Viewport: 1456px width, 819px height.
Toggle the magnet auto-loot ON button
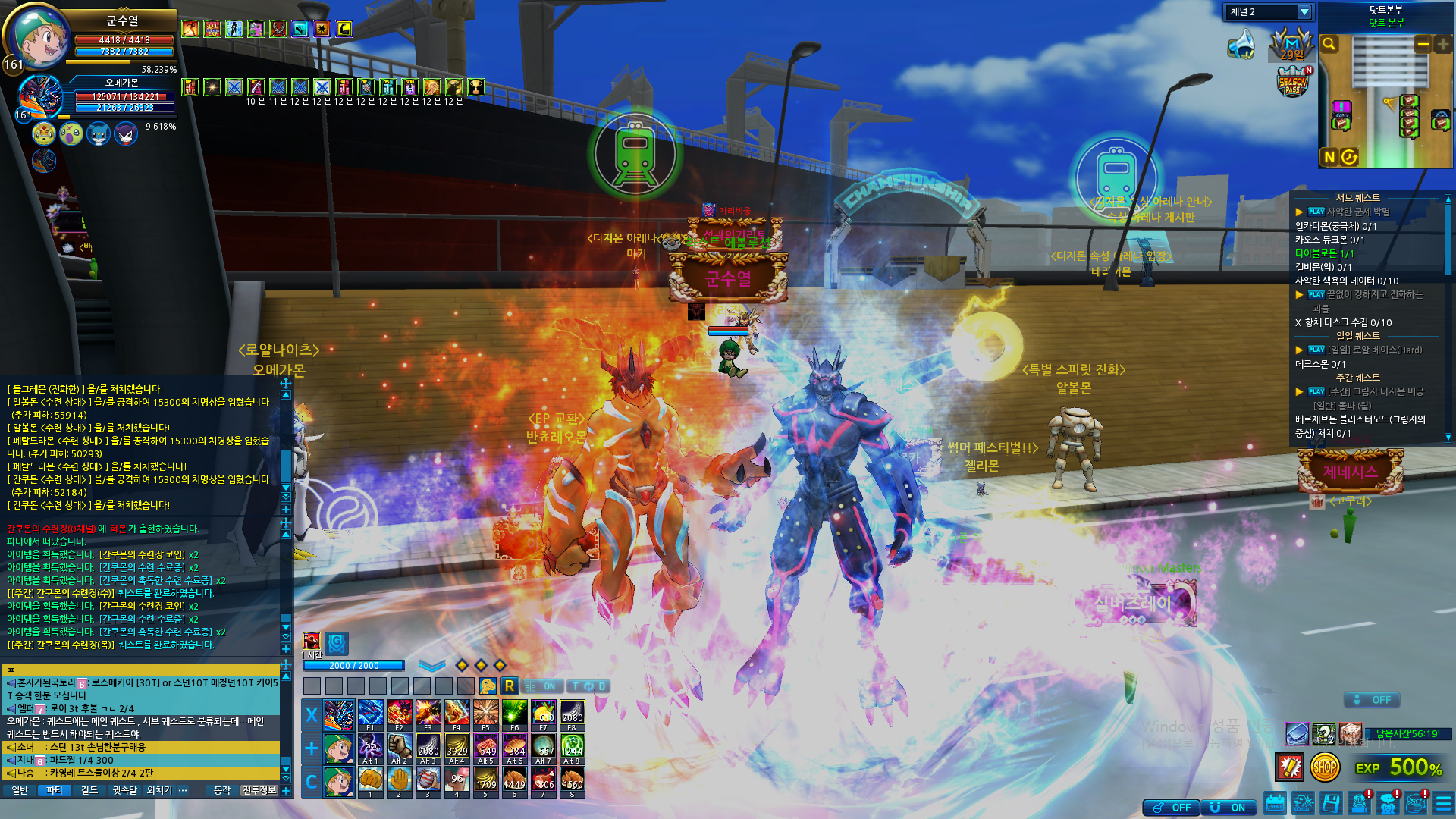[1228, 808]
